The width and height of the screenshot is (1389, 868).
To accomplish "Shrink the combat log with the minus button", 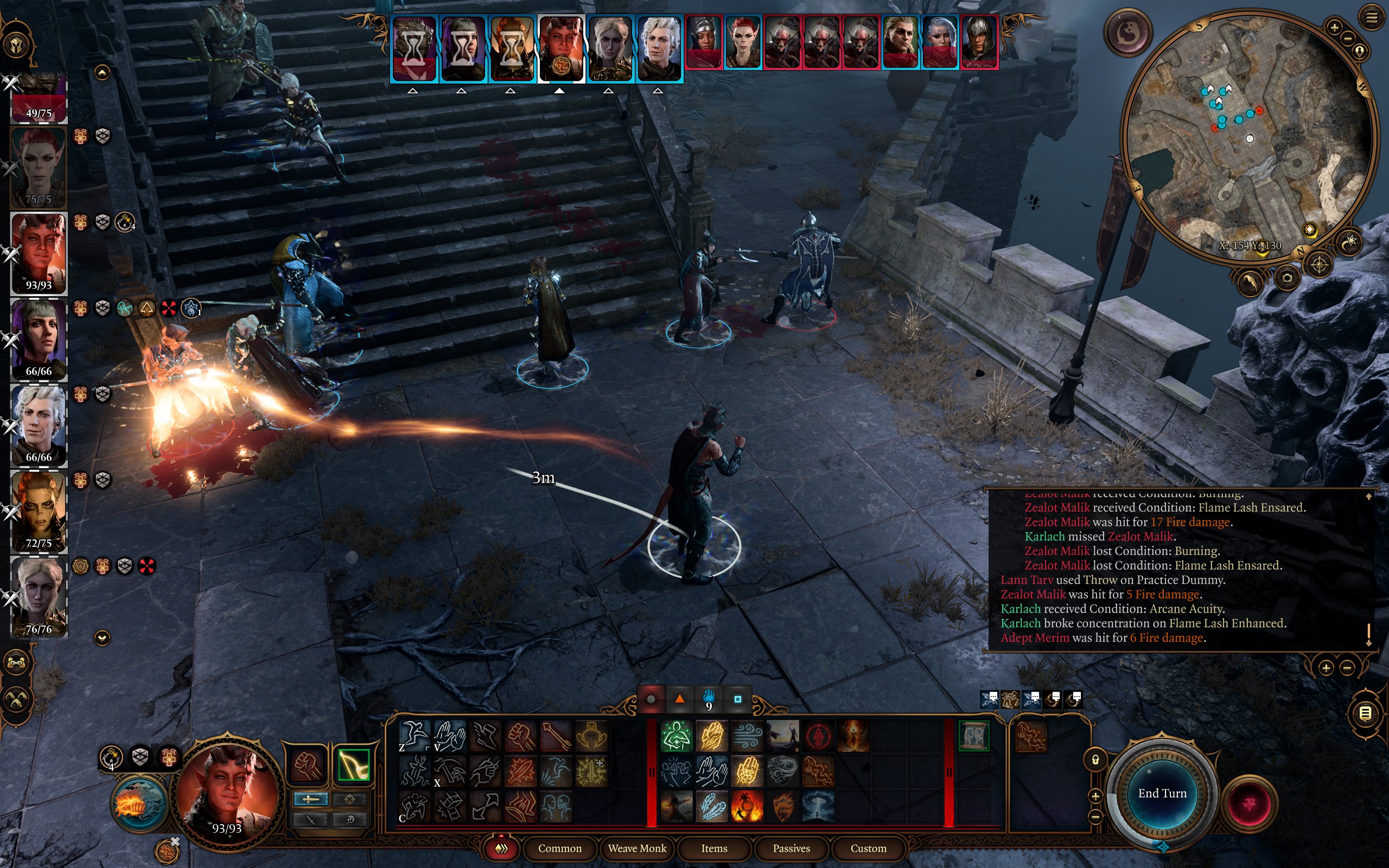I will 1347,668.
